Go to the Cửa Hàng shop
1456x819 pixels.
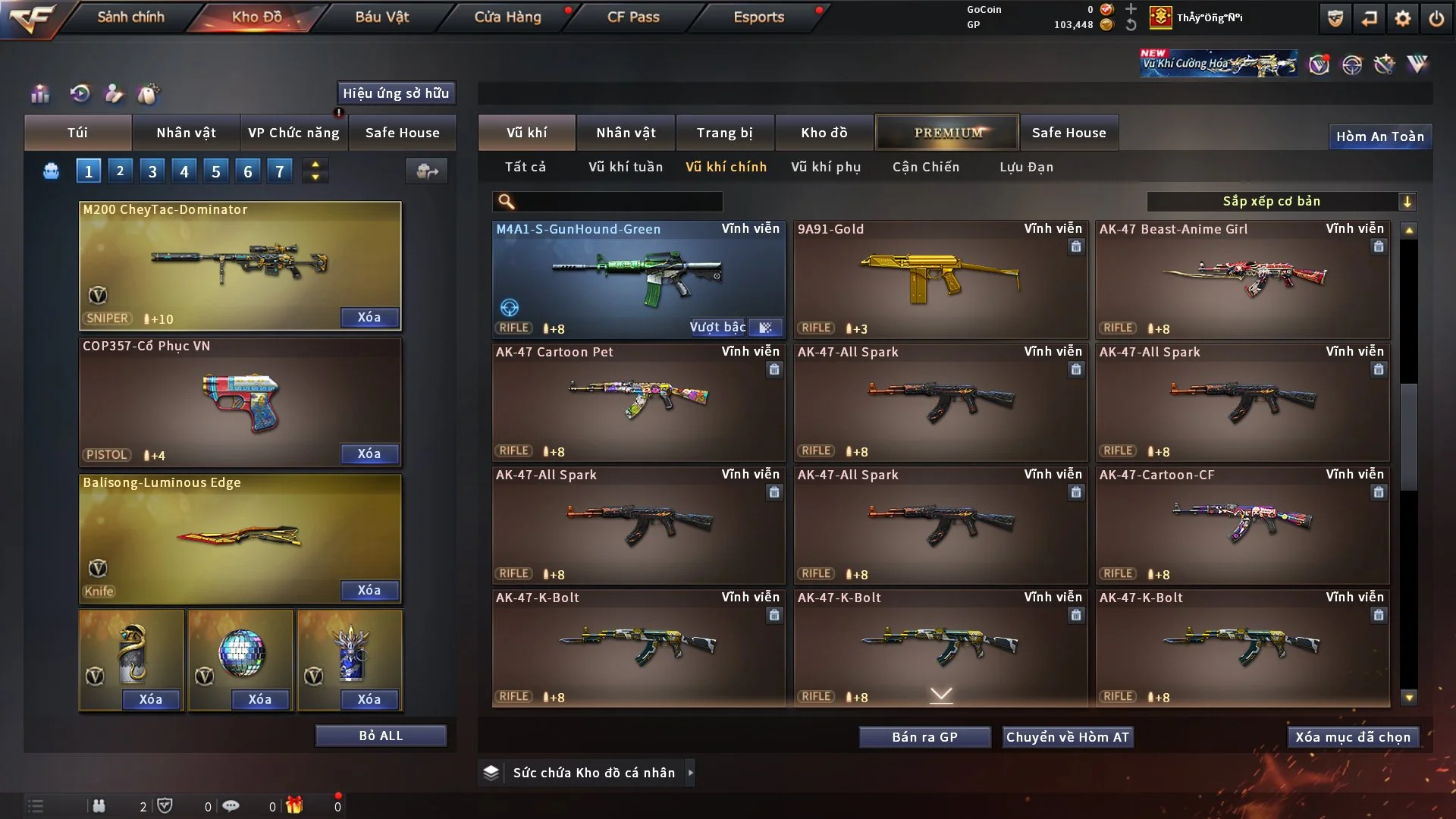click(x=507, y=17)
